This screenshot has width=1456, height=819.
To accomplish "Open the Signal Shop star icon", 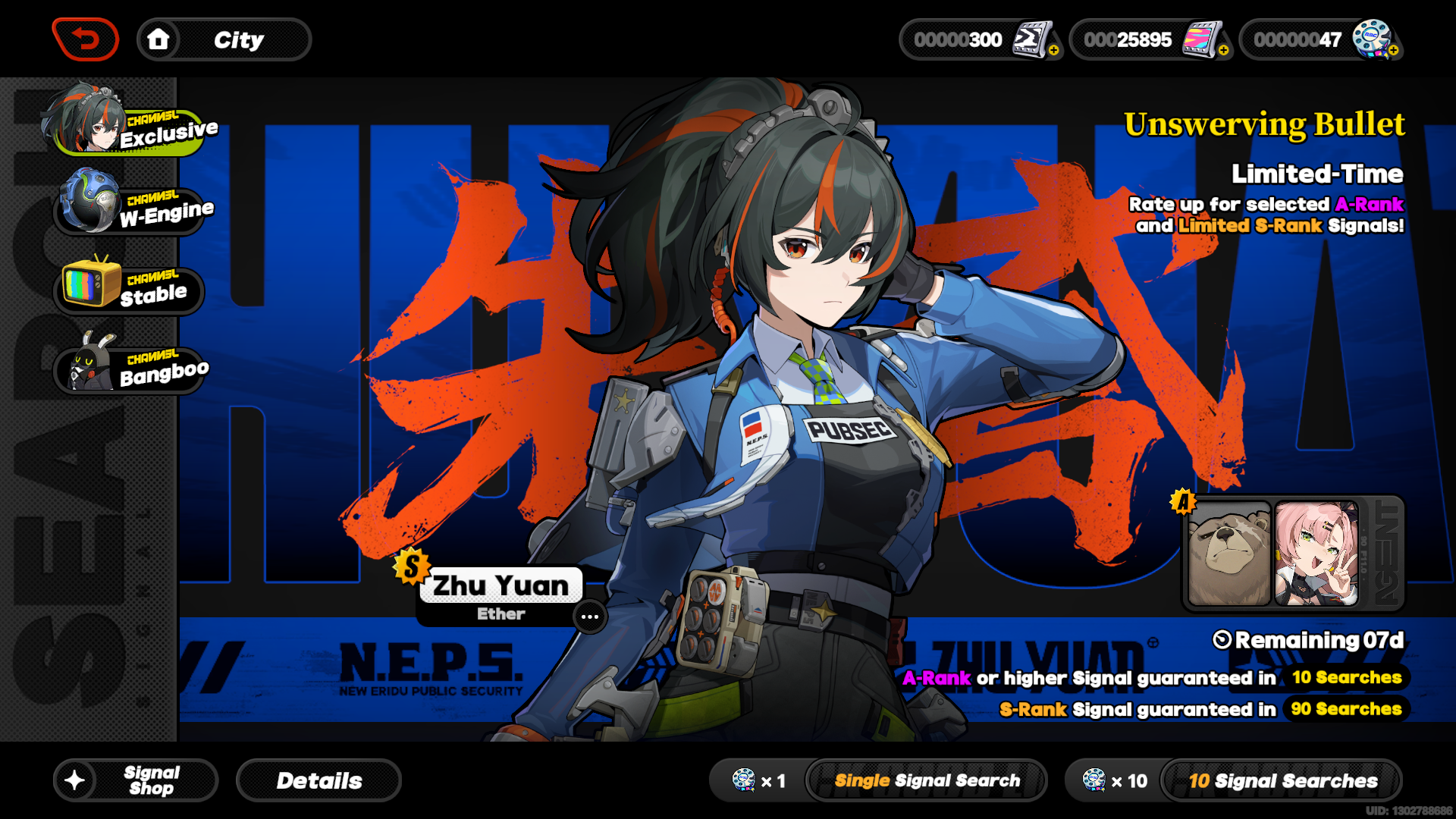I will coord(74,780).
